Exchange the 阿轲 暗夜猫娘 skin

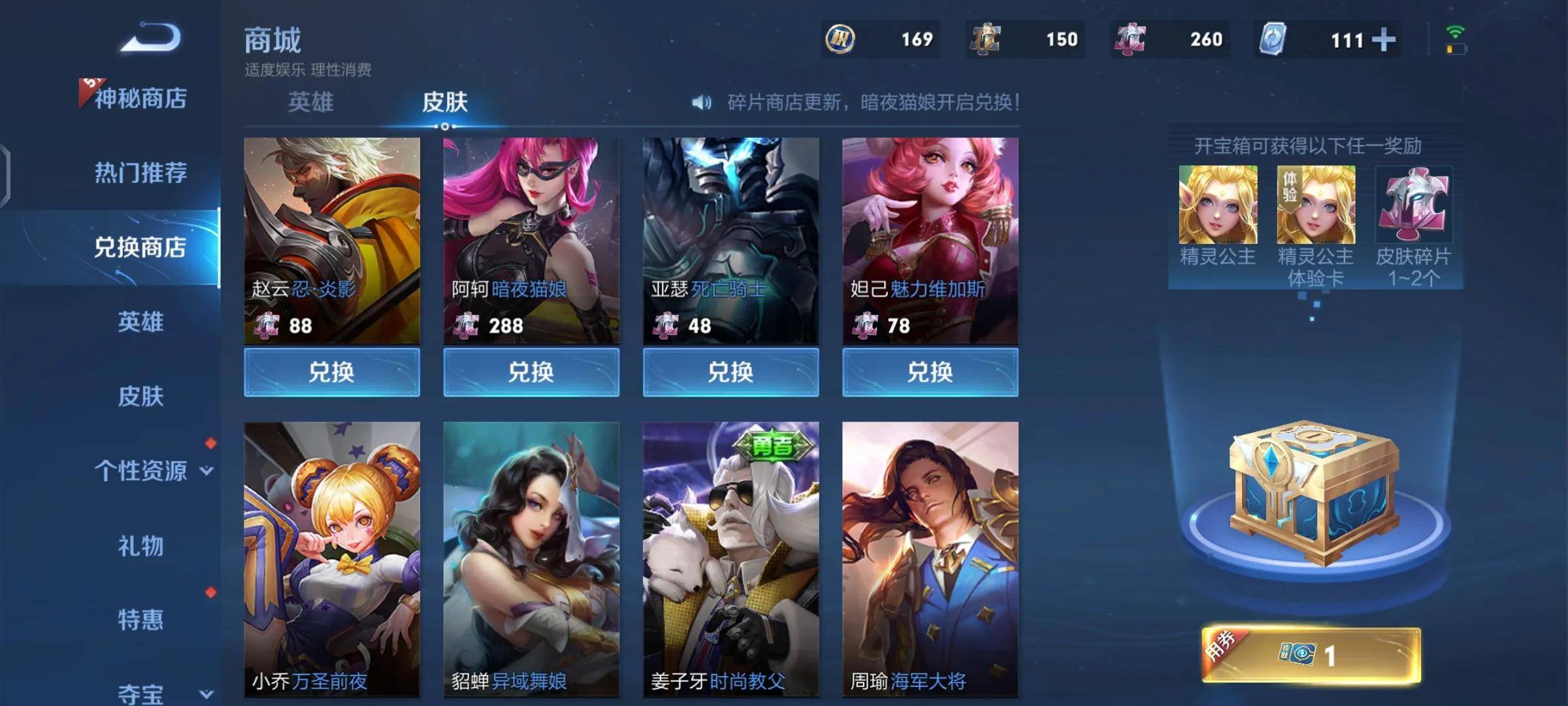click(531, 372)
